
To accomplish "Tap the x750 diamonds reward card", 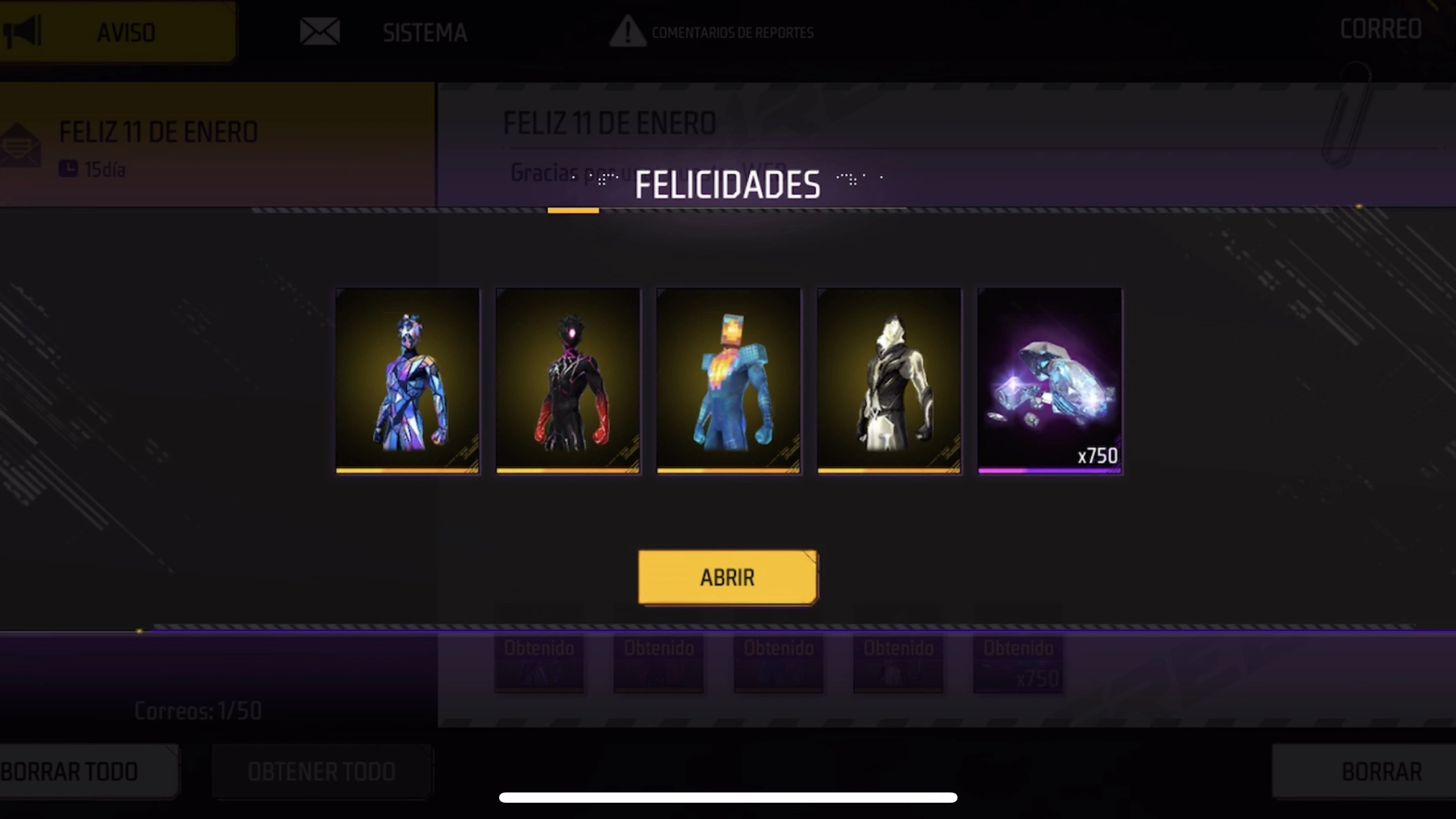I will 1049,380.
